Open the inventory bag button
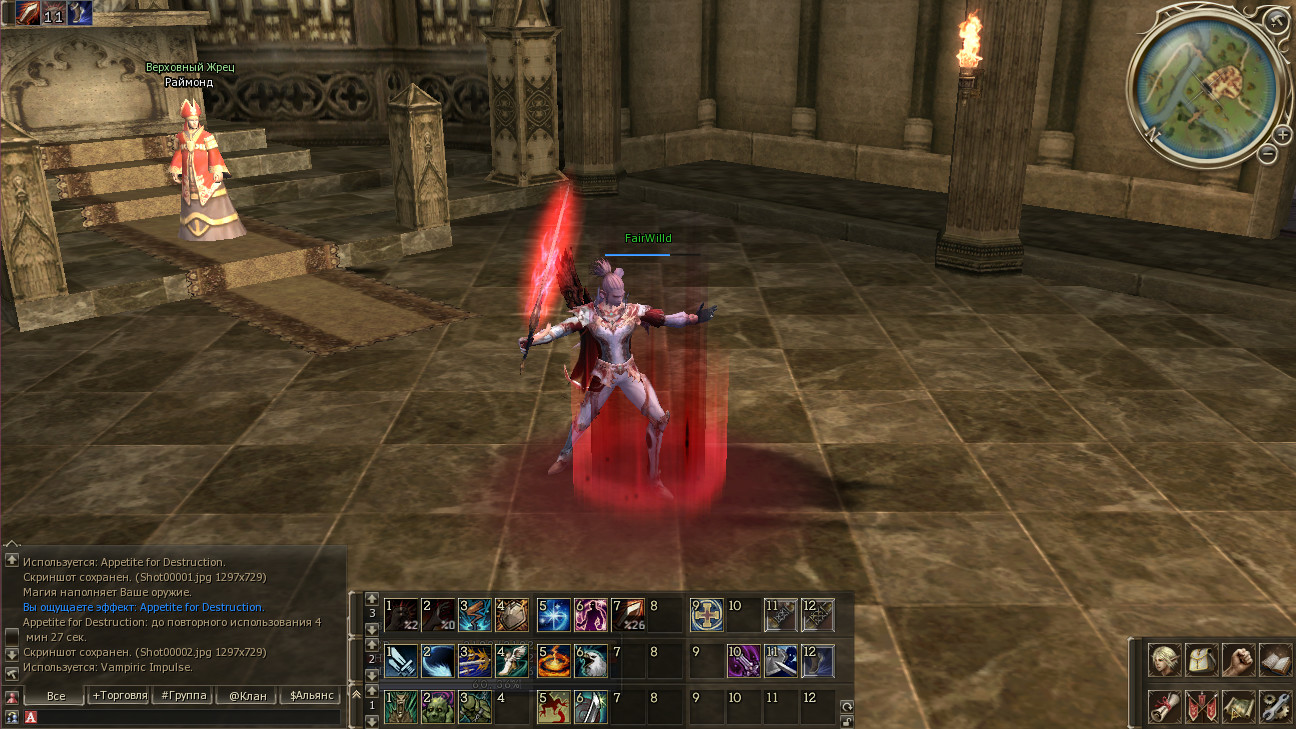Viewport: 1296px width, 729px height. (1201, 660)
